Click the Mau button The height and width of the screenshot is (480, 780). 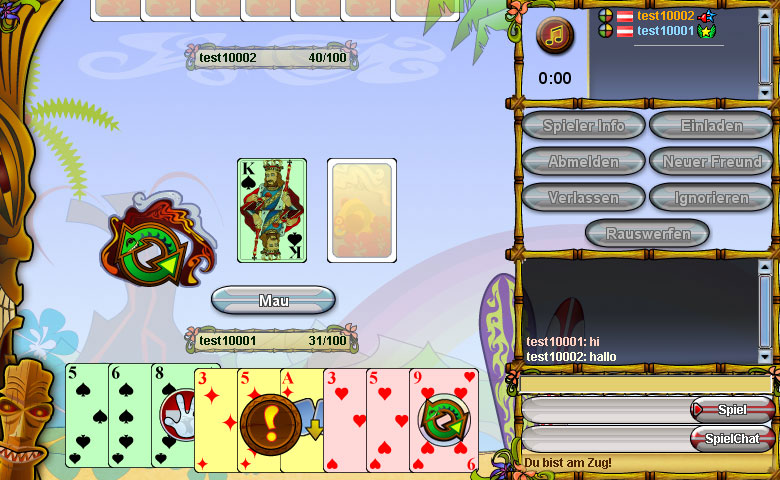(273, 300)
